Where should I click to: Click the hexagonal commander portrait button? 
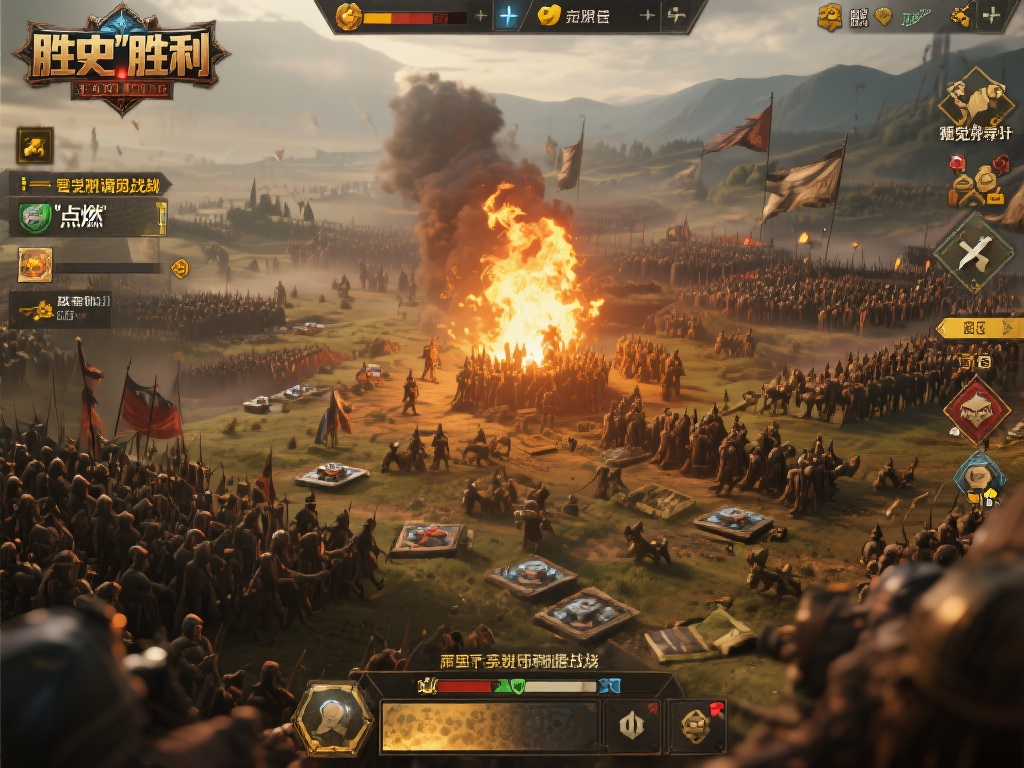coord(333,719)
